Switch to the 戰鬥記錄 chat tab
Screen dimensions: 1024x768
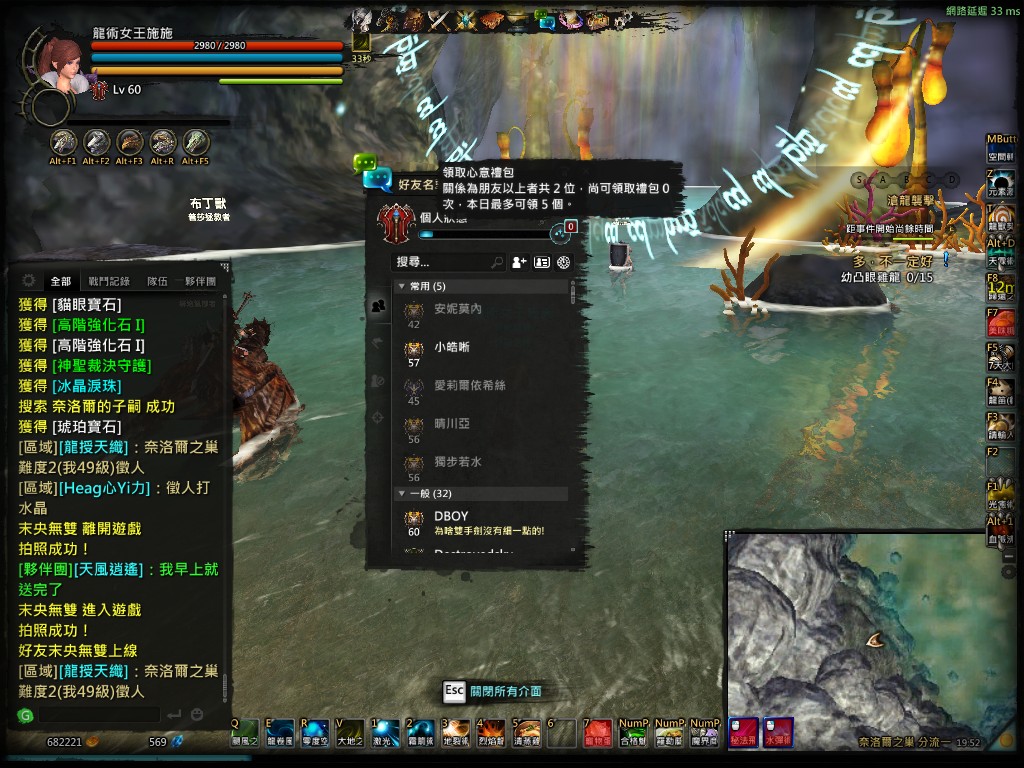tap(108, 282)
